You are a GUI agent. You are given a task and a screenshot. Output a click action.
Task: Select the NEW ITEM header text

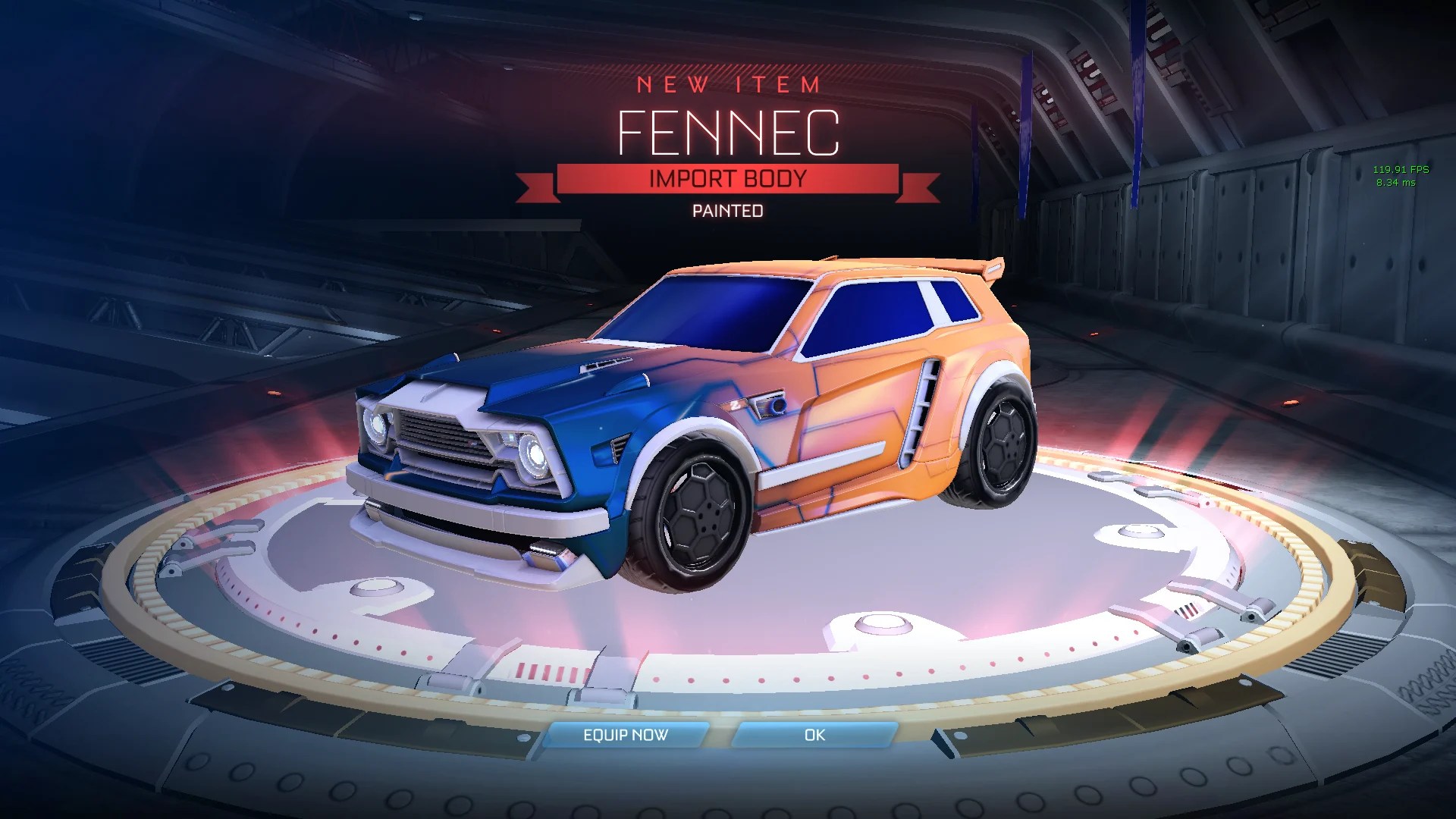point(728,86)
